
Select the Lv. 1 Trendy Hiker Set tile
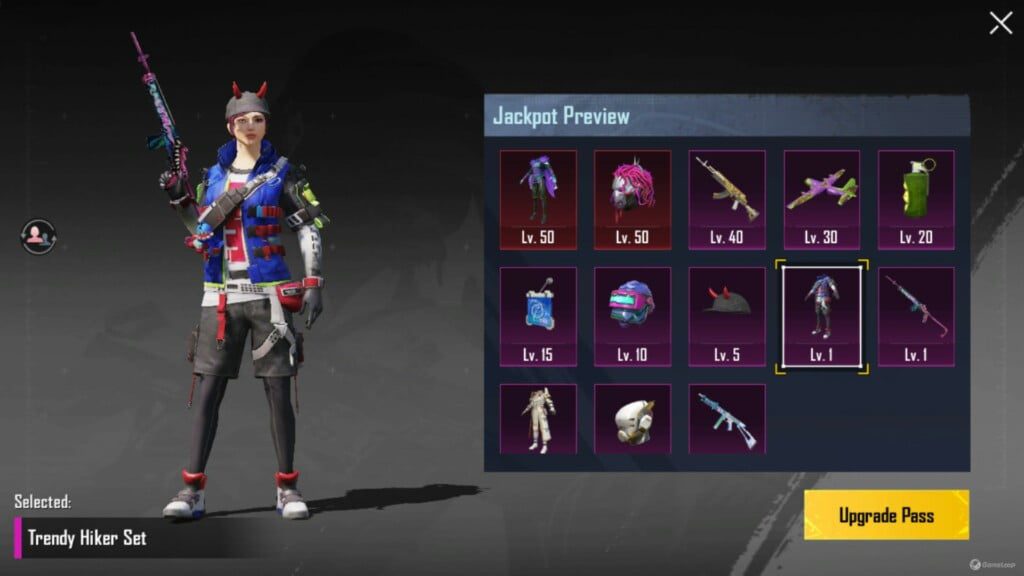821,316
